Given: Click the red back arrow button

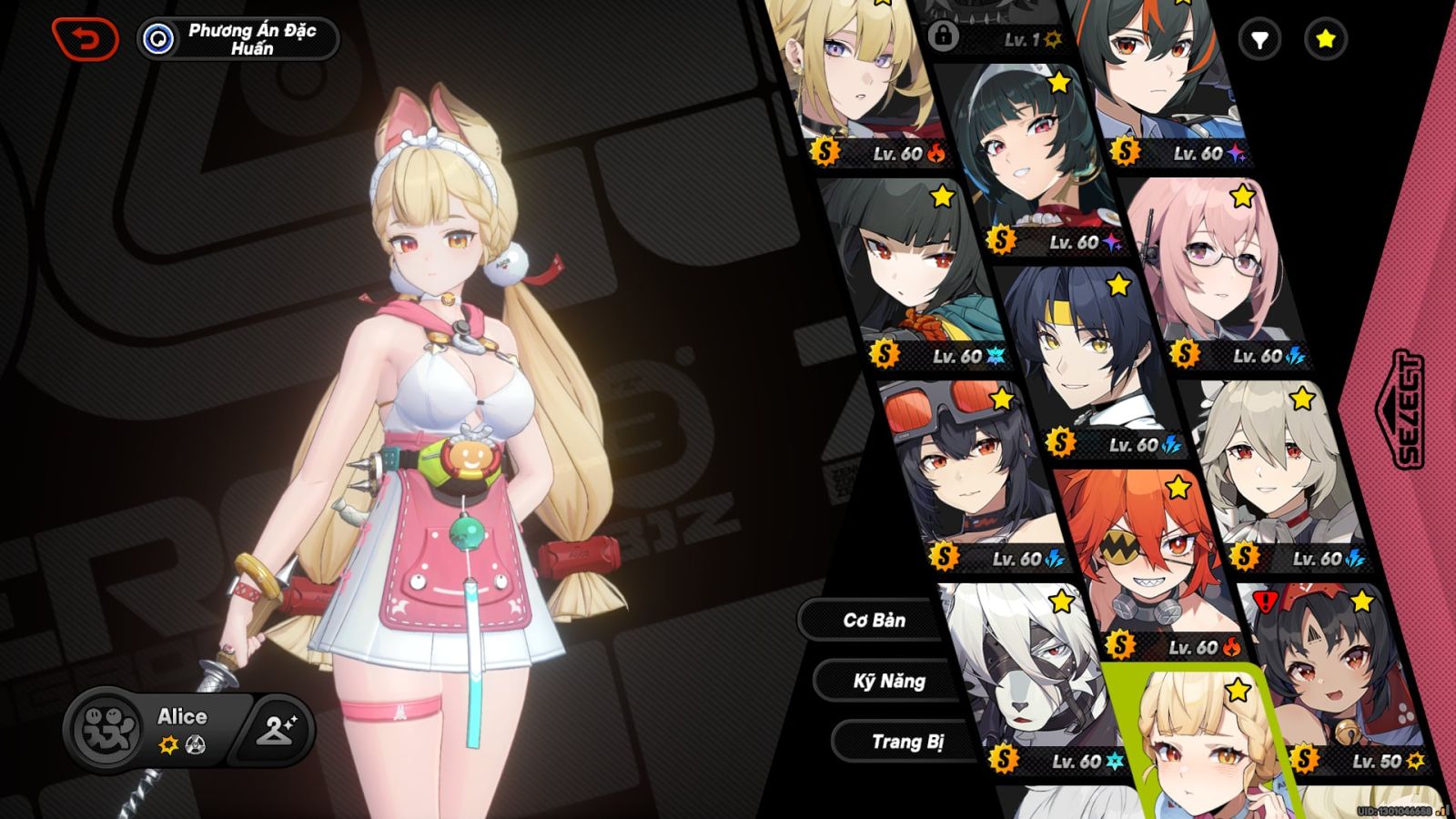Looking at the screenshot, I should tap(85, 39).
